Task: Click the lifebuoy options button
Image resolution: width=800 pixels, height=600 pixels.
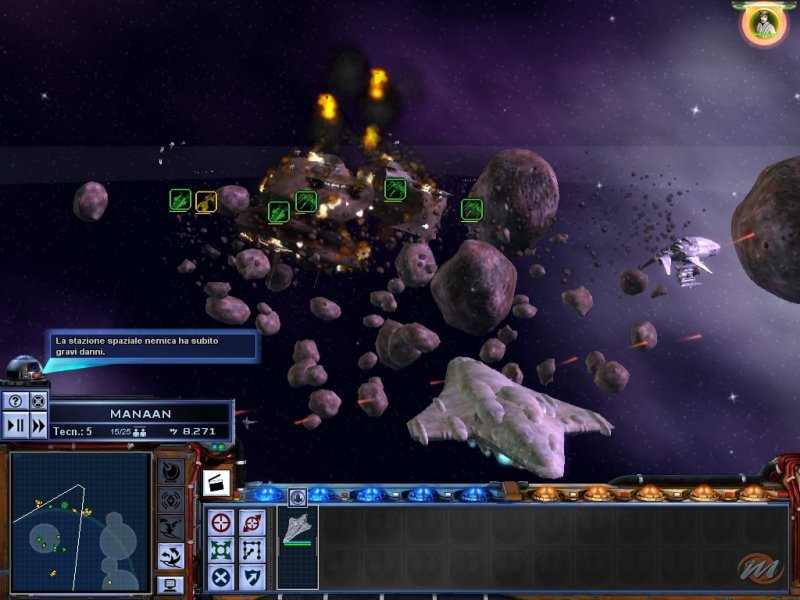Action: [x=38, y=401]
